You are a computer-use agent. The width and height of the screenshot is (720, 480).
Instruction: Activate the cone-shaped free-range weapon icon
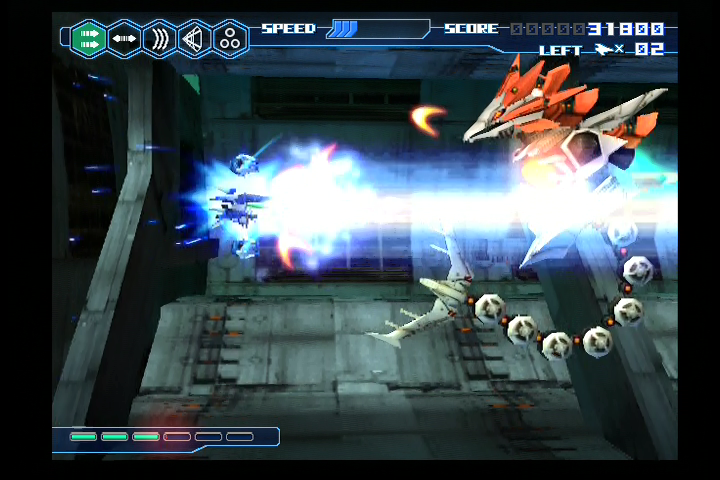click(195, 38)
